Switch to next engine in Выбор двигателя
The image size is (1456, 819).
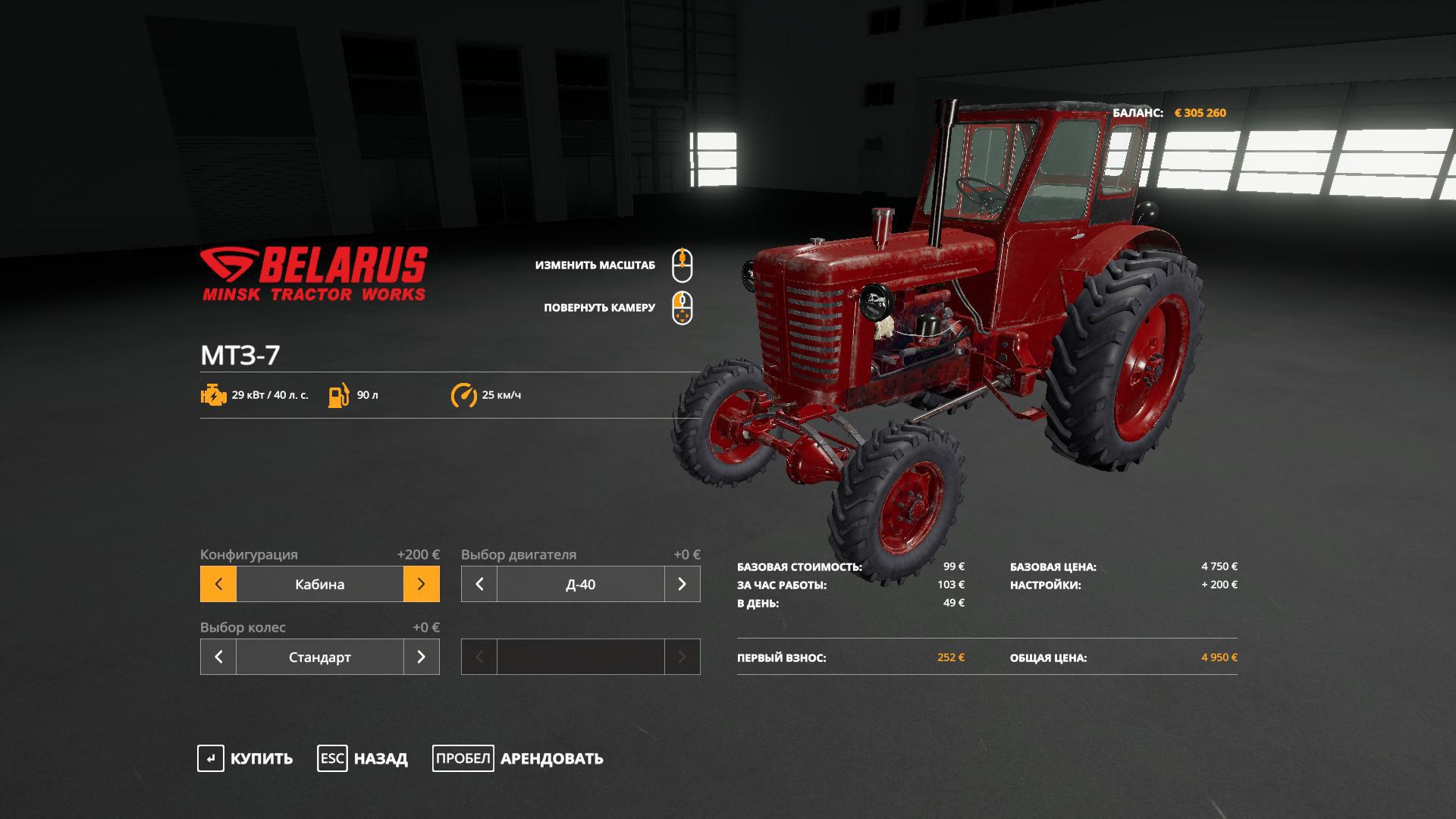[682, 584]
